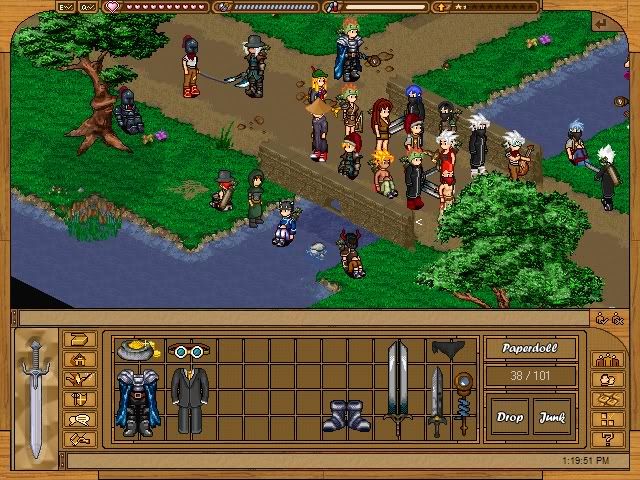
Task: Choose the steel boots in inventory
Action: click(x=346, y=415)
